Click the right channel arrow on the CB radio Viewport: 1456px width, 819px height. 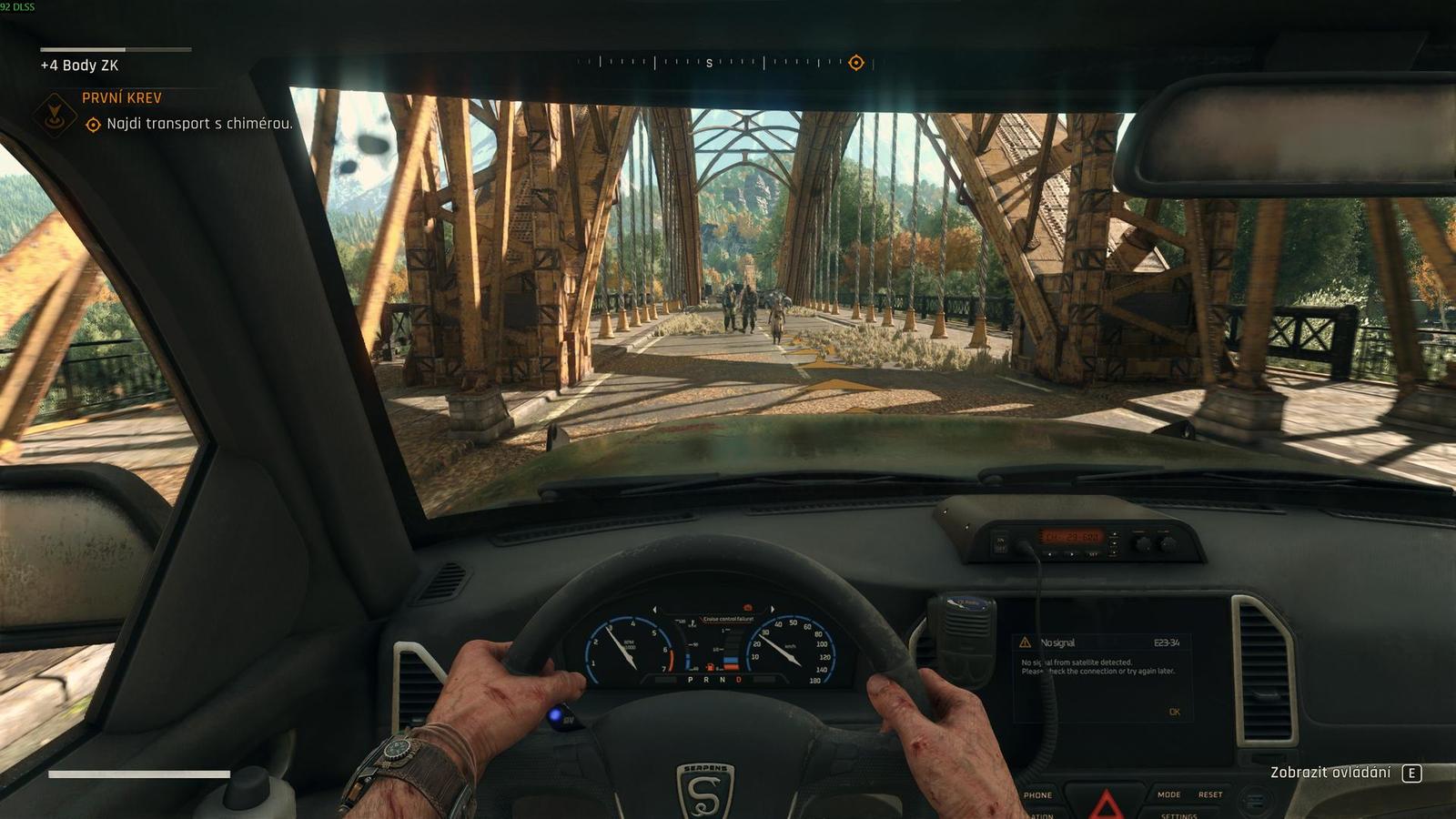click(1072, 554)
